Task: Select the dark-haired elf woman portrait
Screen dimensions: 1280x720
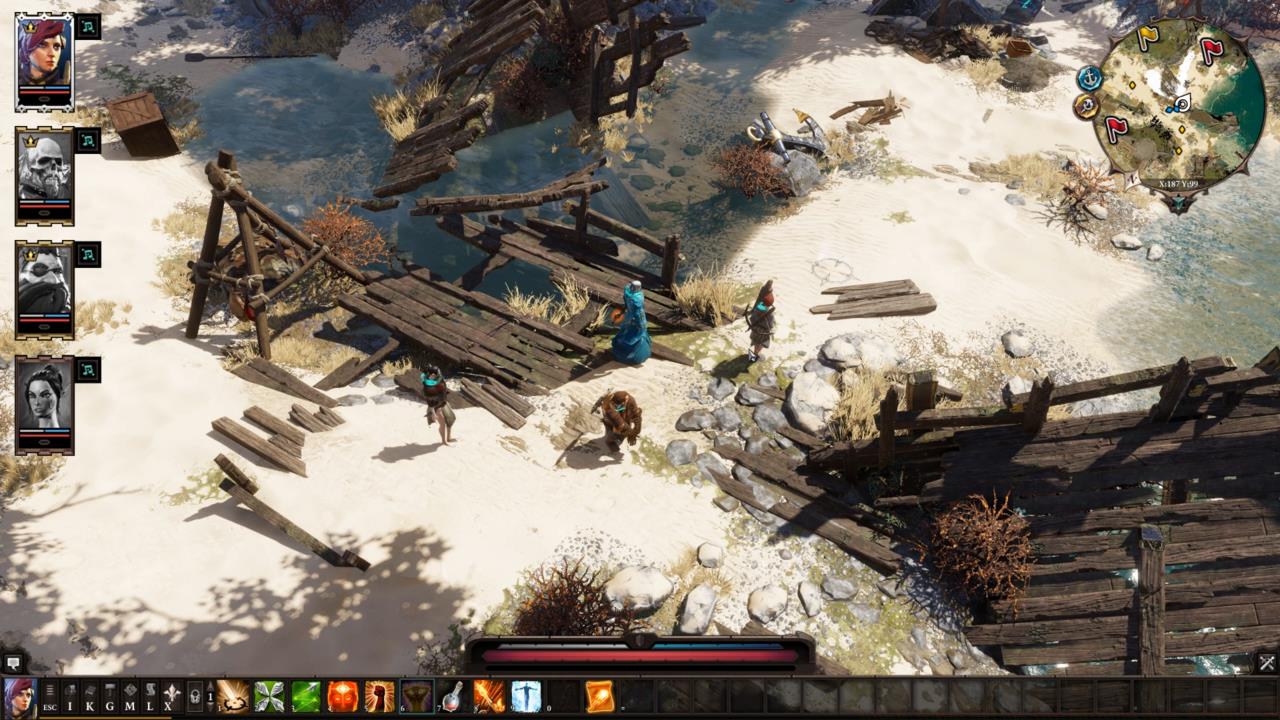Action: (x=44, y=400)
